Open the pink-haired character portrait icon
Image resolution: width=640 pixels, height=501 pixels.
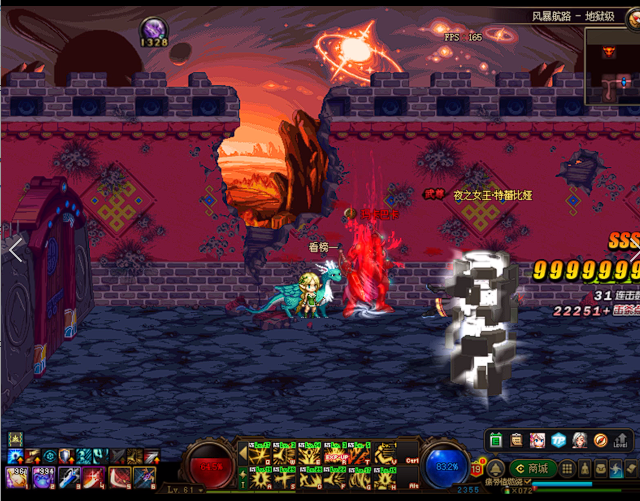click(x=537, y=440)
